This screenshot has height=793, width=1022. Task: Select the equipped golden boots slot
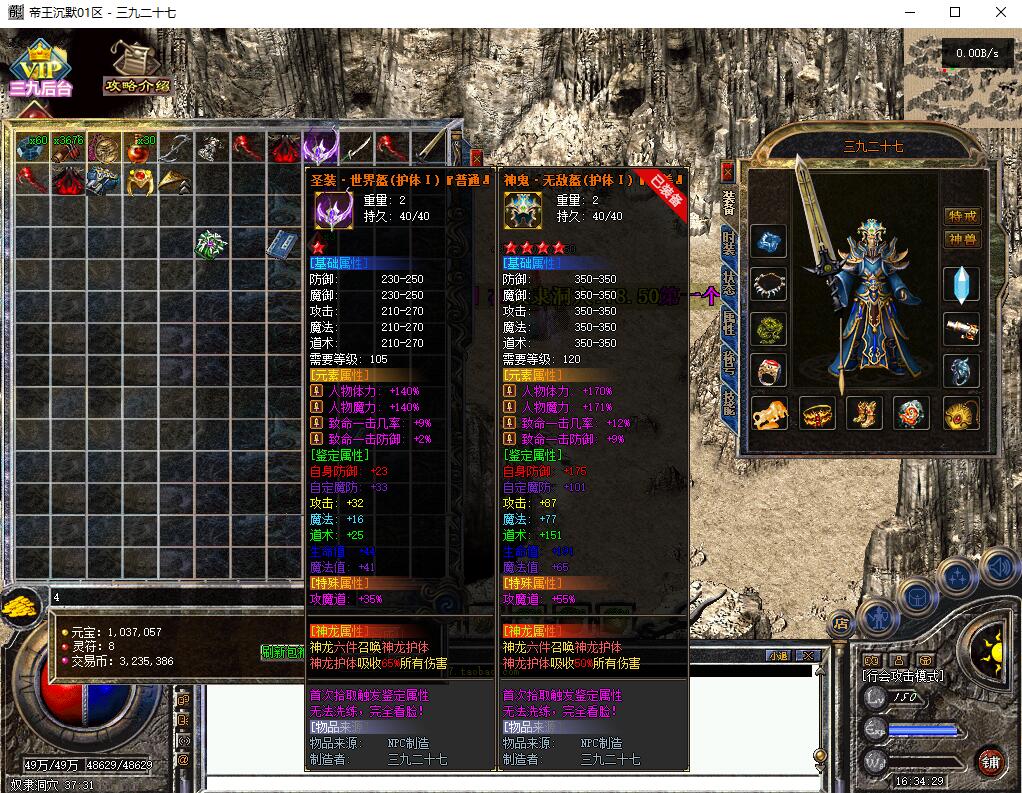click(865, 412)
